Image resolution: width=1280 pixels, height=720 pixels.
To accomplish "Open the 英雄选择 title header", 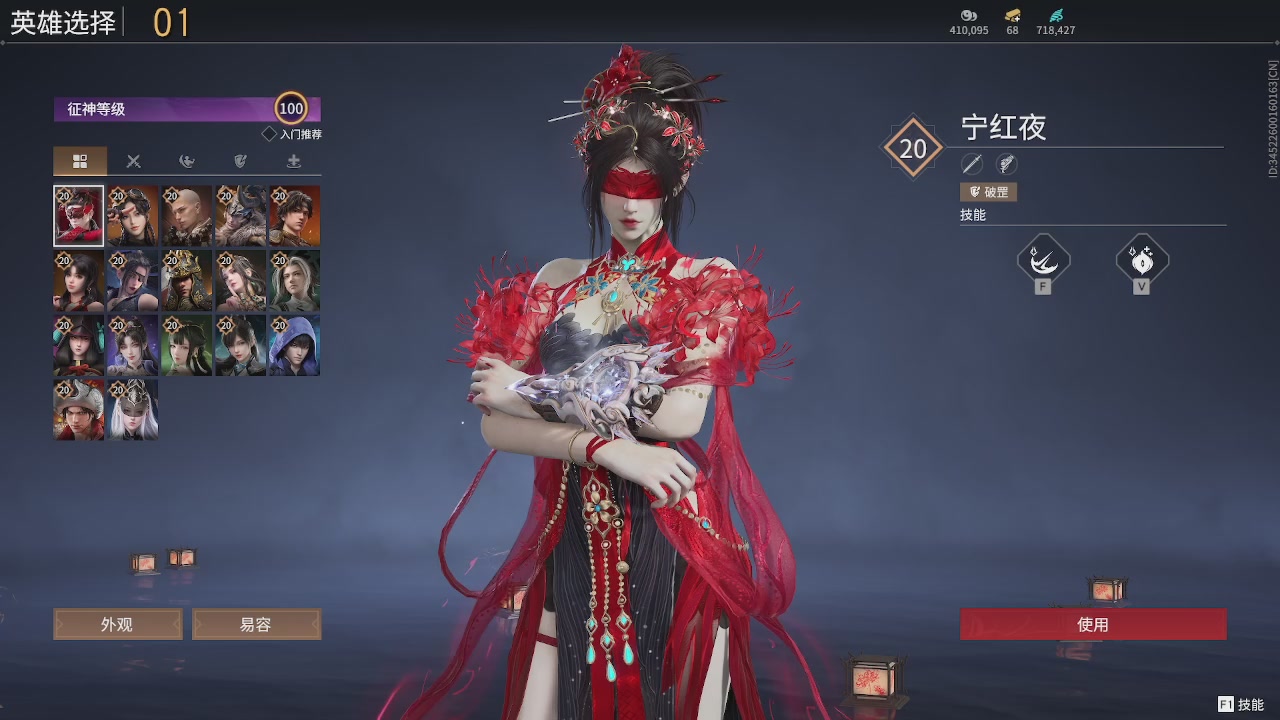I will [x=60, y=21].
